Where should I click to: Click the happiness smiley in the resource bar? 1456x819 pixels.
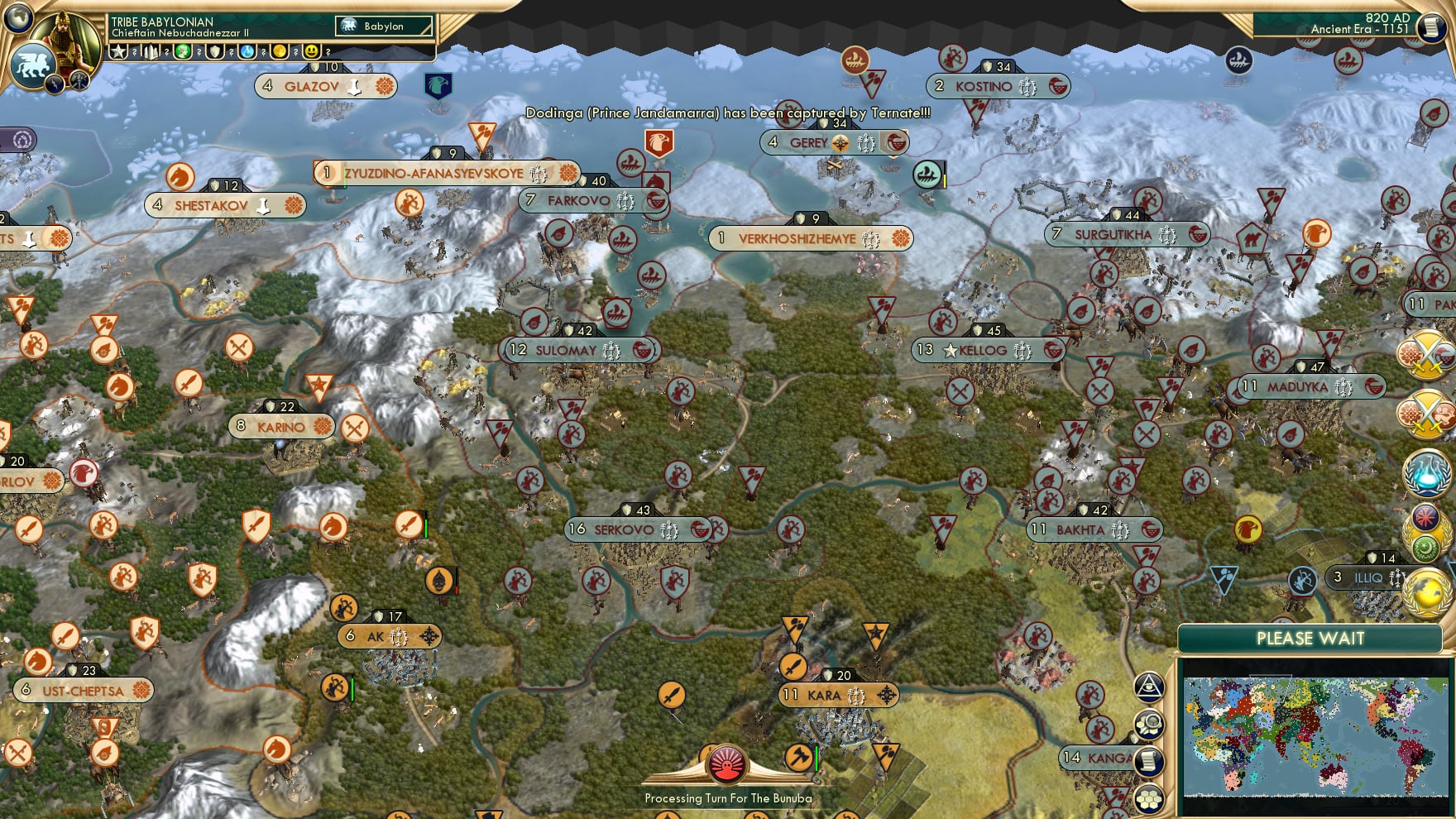312,51
